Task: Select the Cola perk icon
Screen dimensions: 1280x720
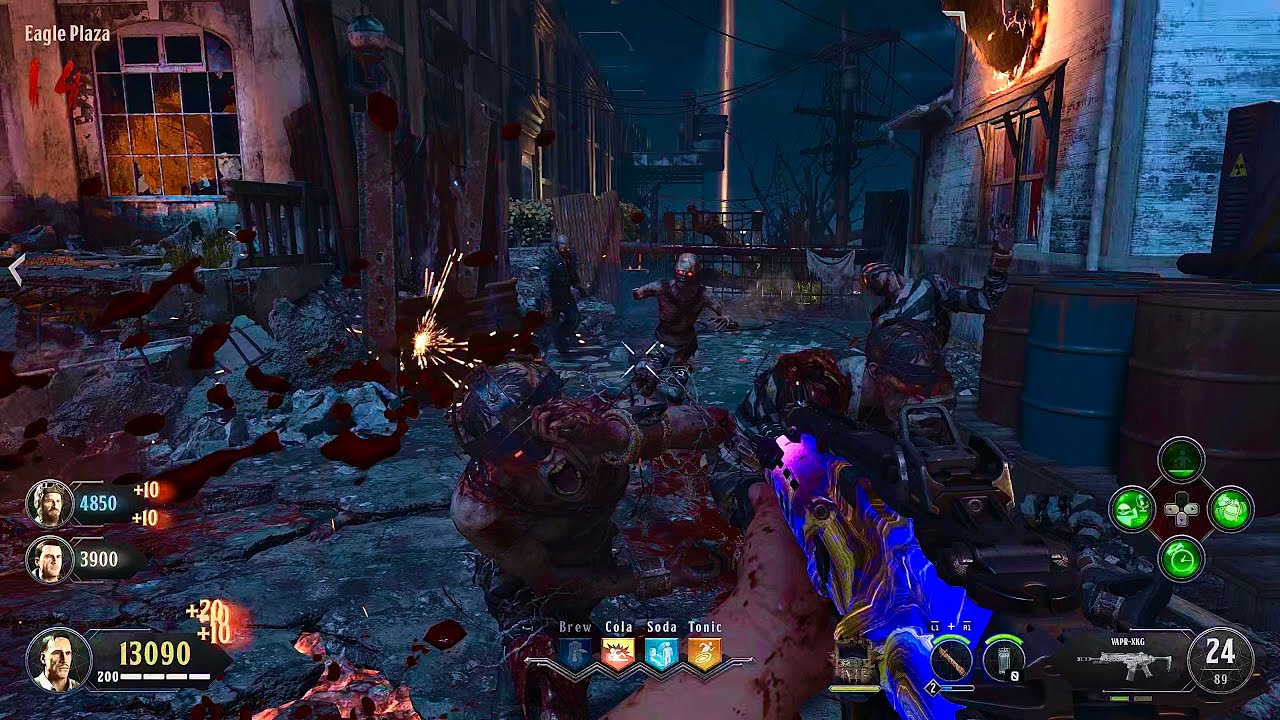Action: click(x=618, y=653)
